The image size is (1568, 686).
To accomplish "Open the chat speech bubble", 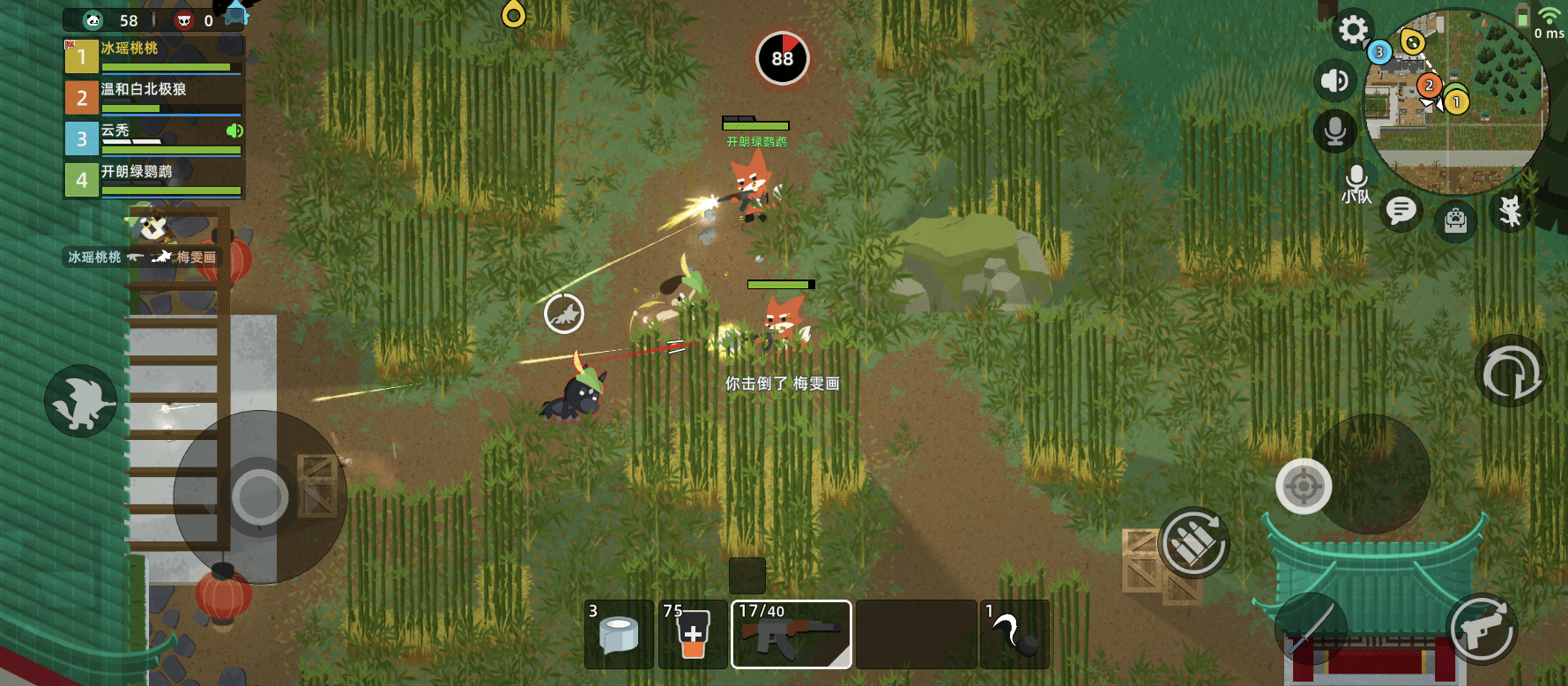I will tap(1401, 211).
